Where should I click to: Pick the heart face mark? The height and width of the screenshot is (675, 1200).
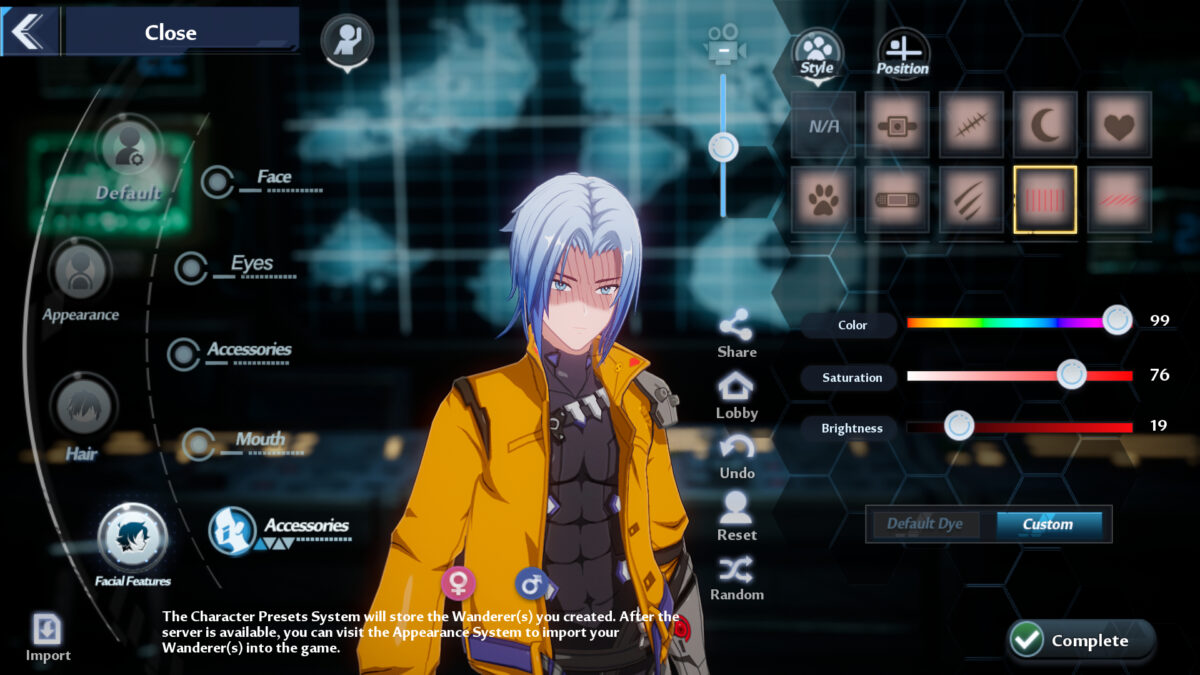click(1119, 126)
